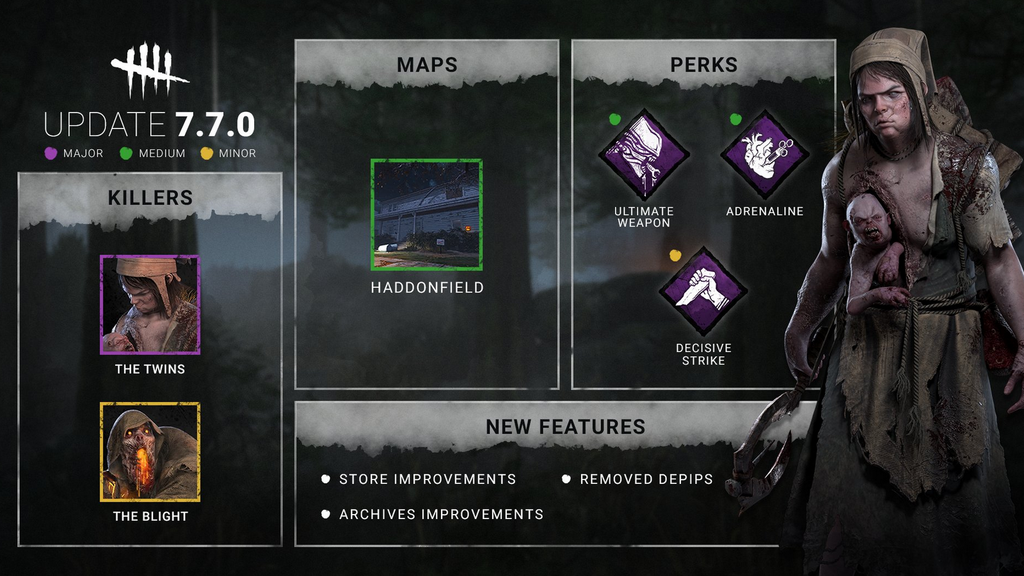The width and height of the screenshot is (1024, 576).
Task: Click the Store Improvements entry
Action: point(427,479)
